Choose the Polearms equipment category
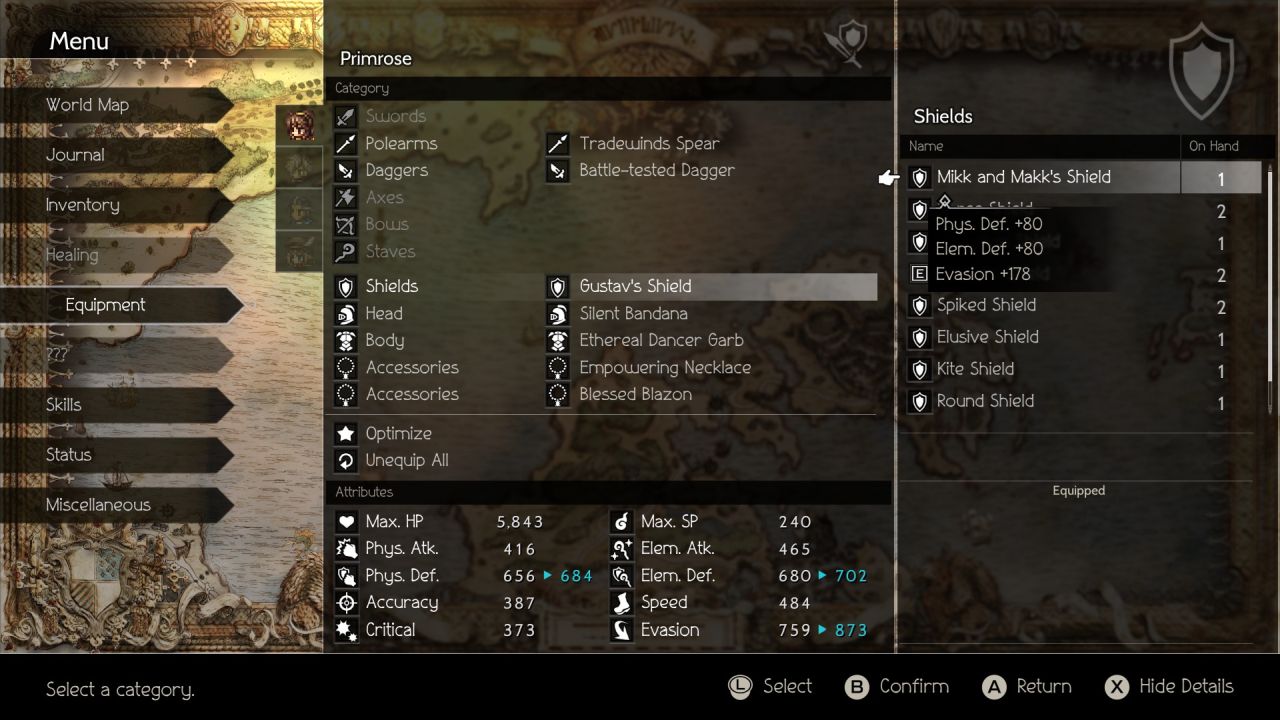 pyautogui.click(x=401, y=144)
